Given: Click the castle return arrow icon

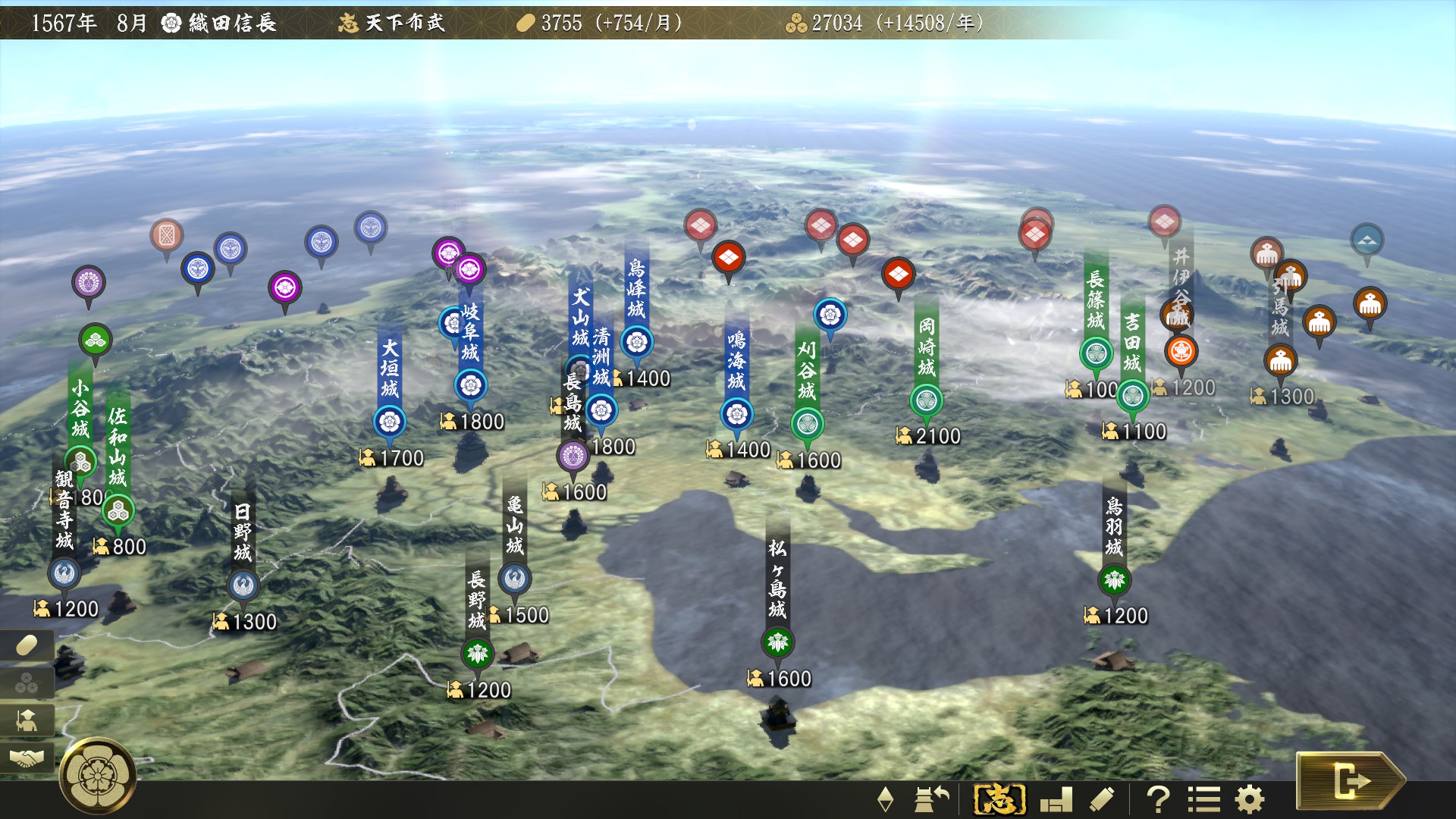Looking at the screenshot, I should (x=932, y=799).
